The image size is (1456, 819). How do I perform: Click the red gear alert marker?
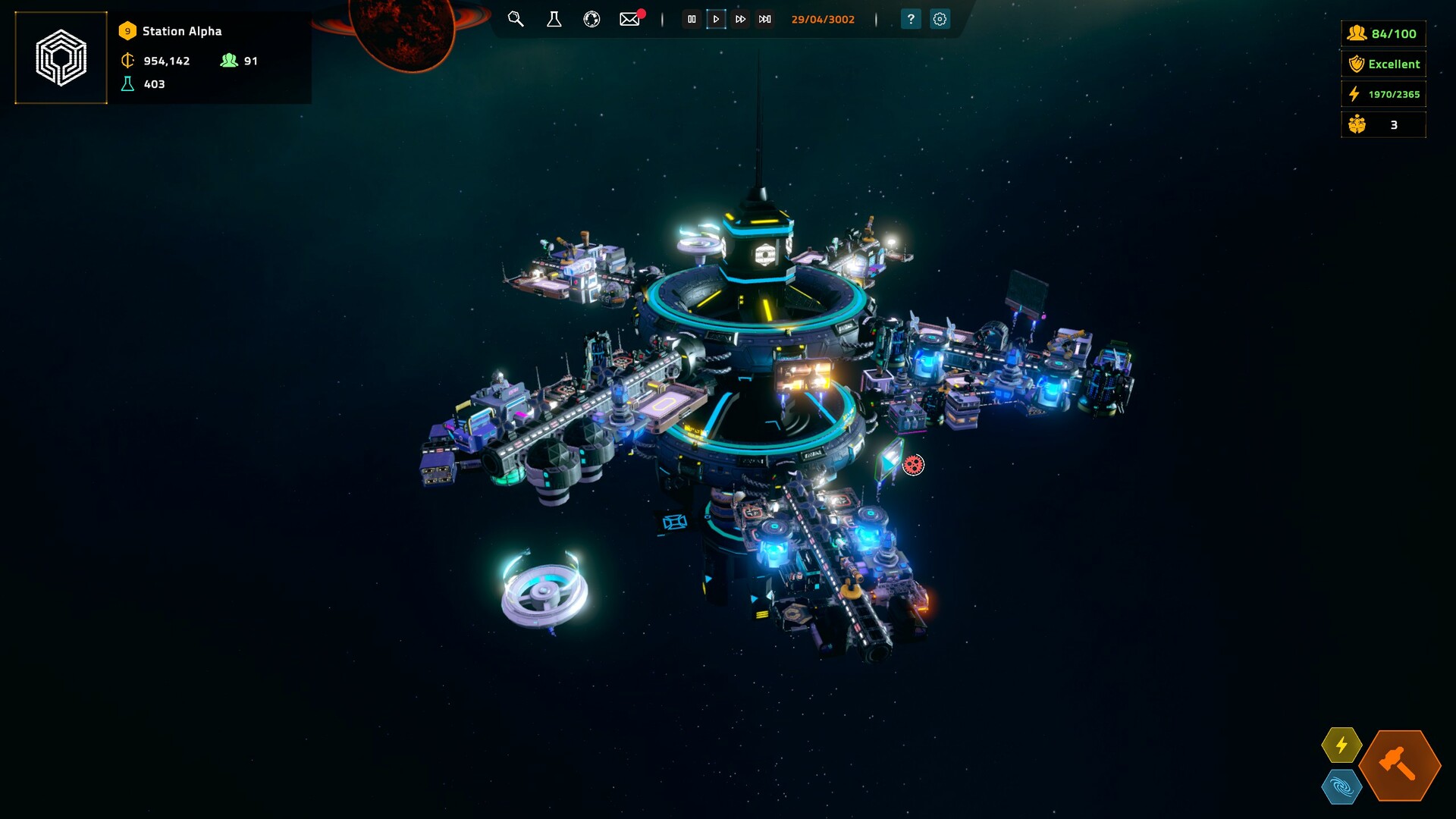[914, 465]
